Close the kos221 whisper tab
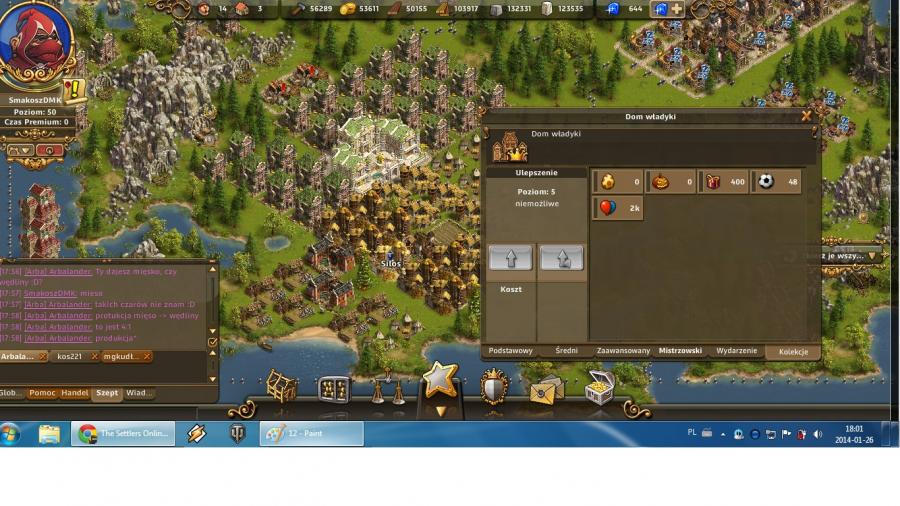Image resolution: width=900 pixels, height=506 pixels. coord(94,356)
